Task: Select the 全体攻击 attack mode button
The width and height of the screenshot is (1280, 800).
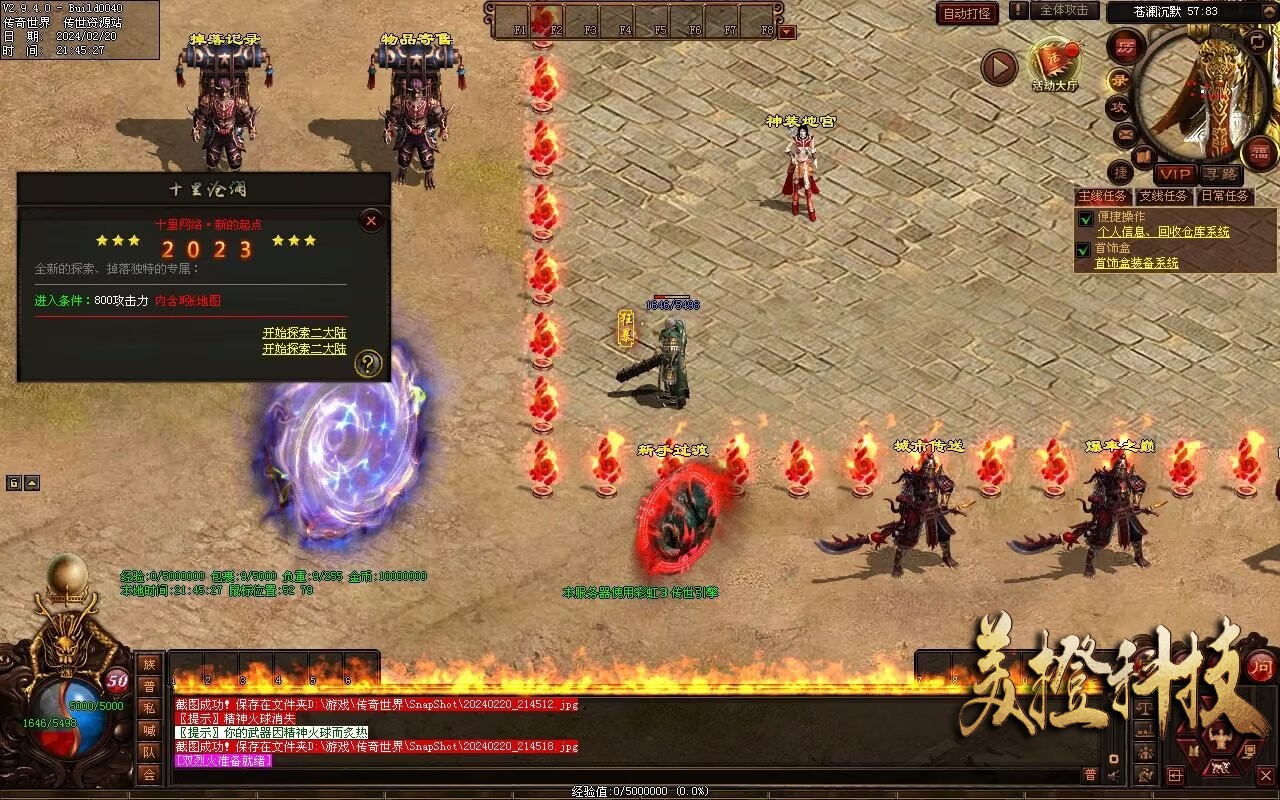Action: click(x=1063, y=10)
